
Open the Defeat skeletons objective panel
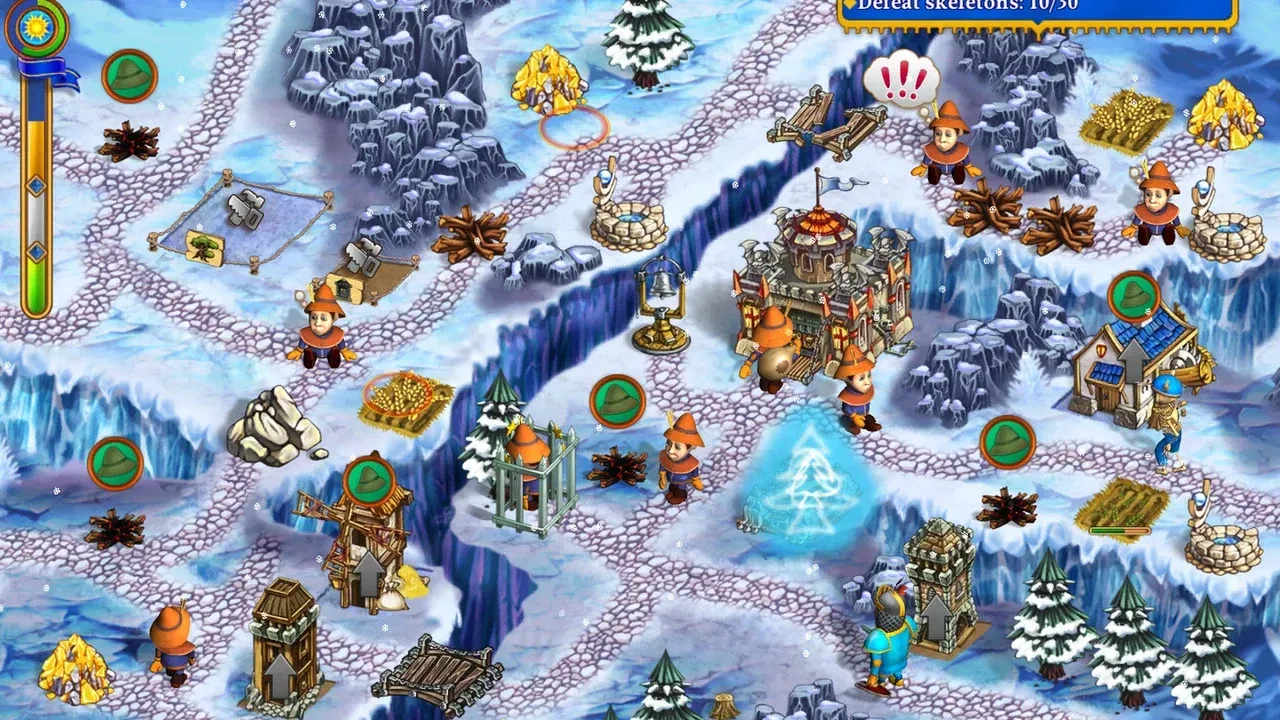tap(1037, 10)
